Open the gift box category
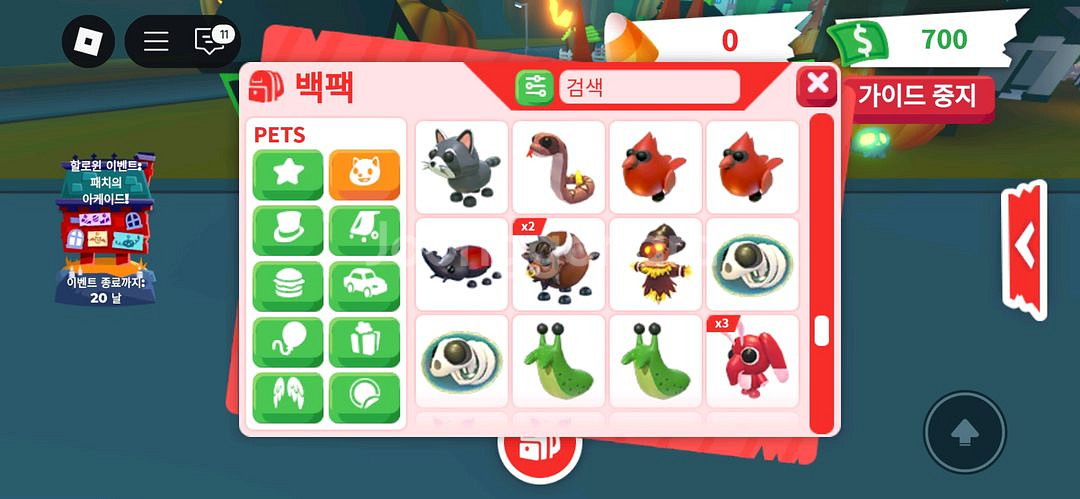1080x499 pixels. point(364,343)
